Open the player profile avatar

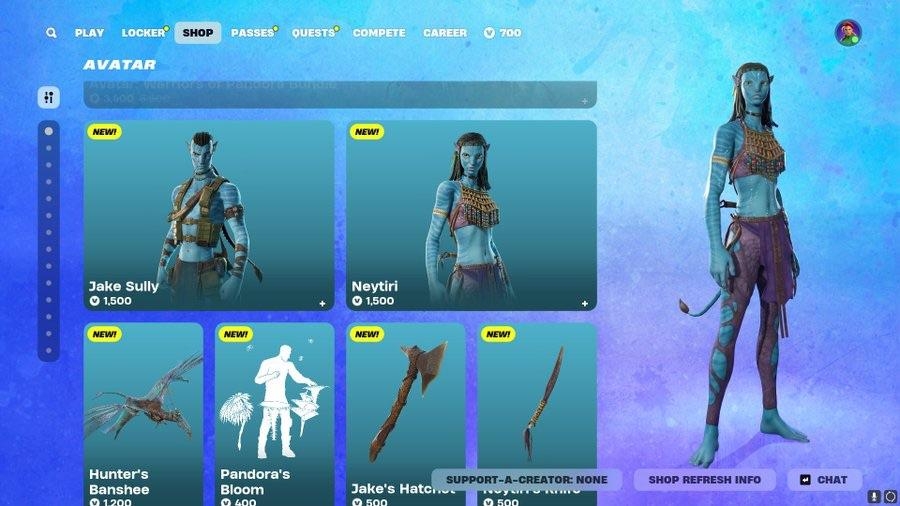(848, 33)
